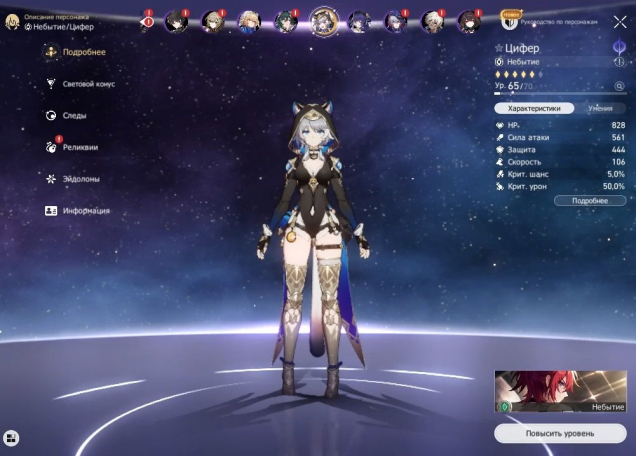Click the magnifier icon next to level
636x456 pixels.
pyautogui.click(x=620, y=87)
